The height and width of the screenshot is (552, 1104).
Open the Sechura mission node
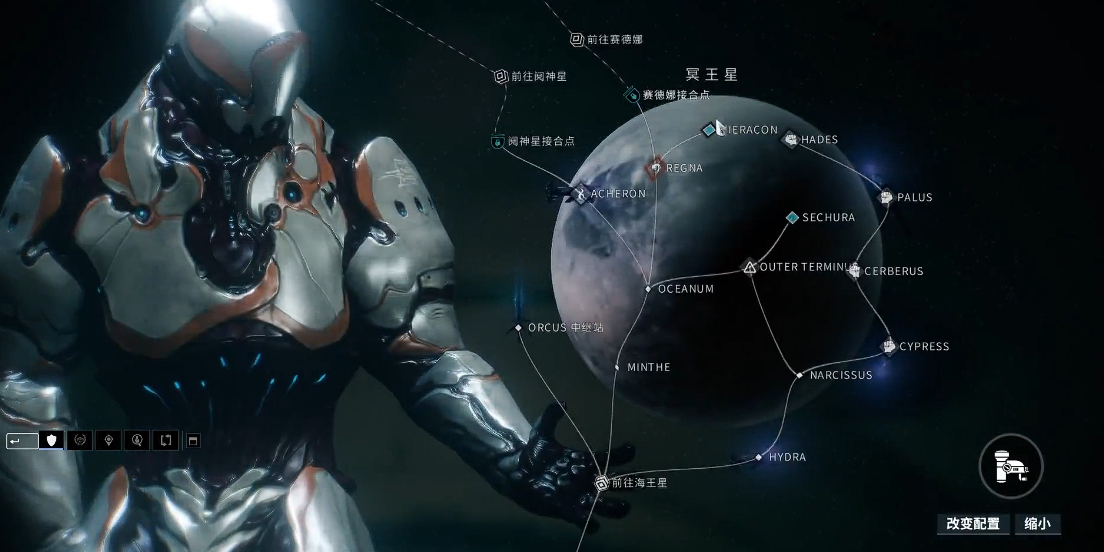(x=792, y=217)
